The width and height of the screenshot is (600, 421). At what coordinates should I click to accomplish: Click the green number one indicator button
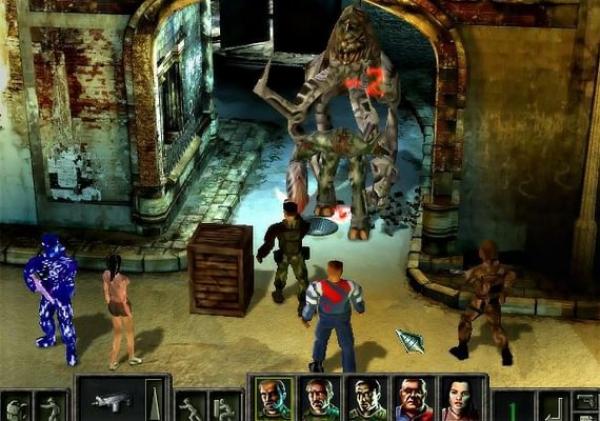point(514,407)
